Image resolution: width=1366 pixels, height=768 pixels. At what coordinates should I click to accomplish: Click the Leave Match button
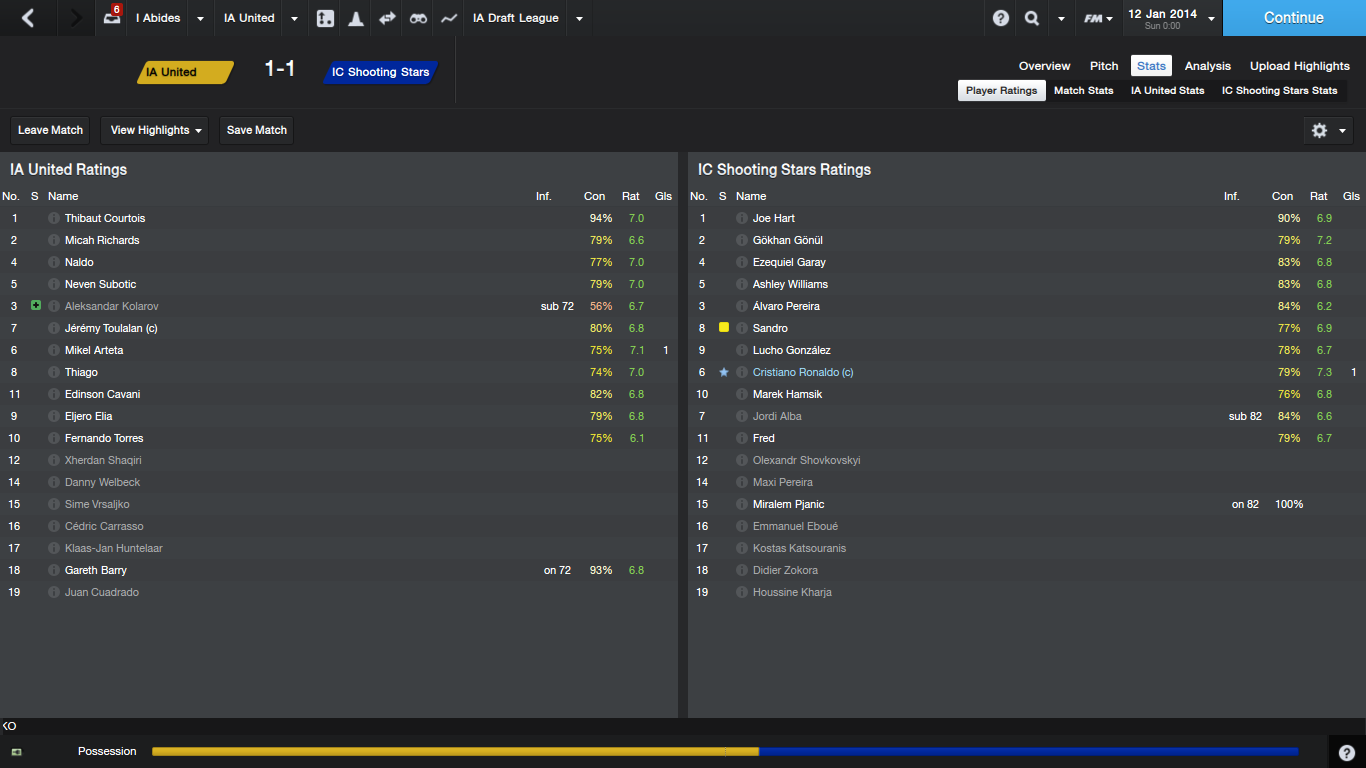pos(50,130)
